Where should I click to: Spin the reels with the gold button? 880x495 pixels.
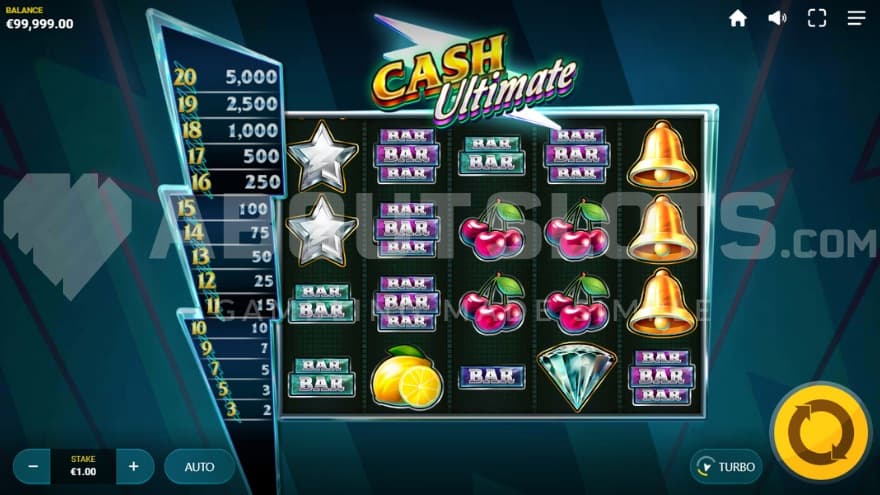(x=820, y=432)
